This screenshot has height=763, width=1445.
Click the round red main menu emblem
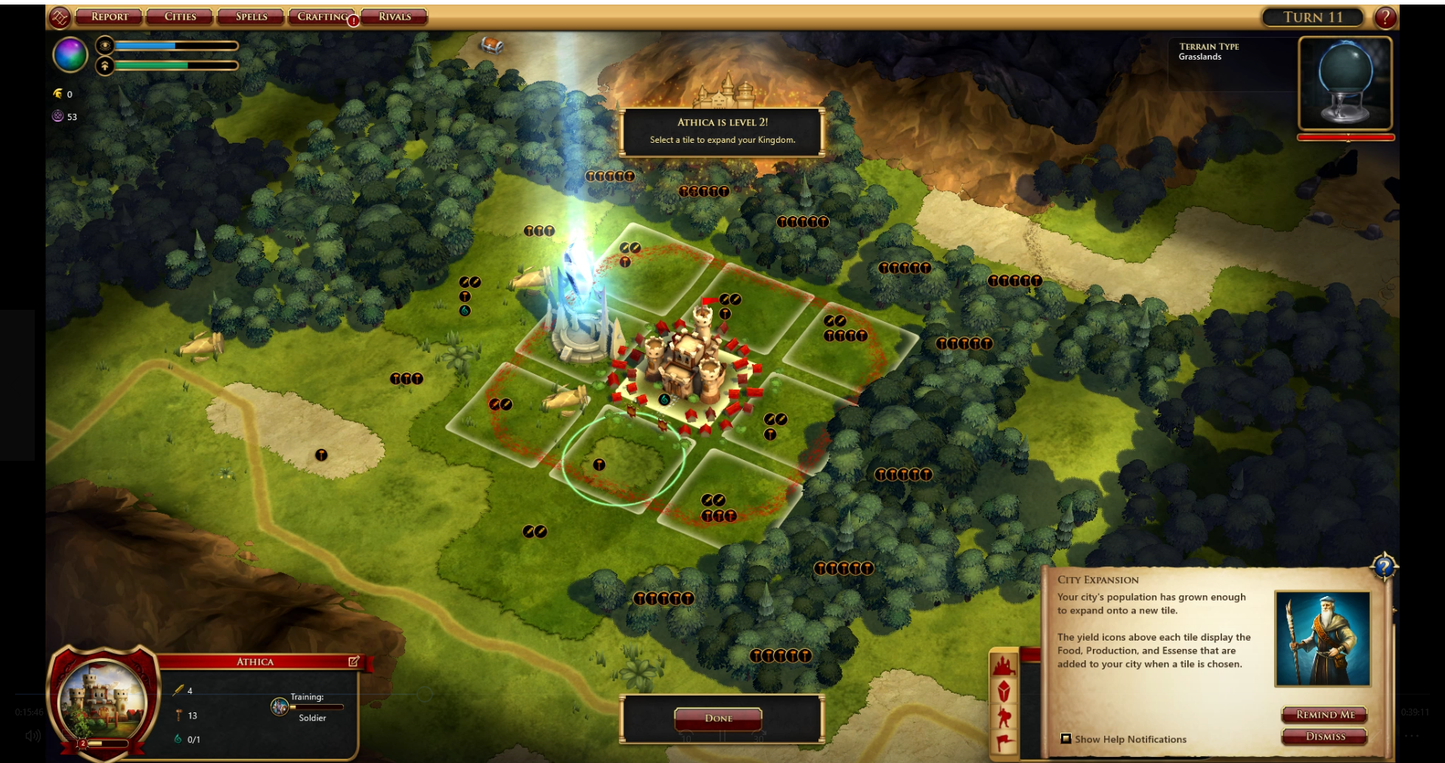[x=60, y=17]
